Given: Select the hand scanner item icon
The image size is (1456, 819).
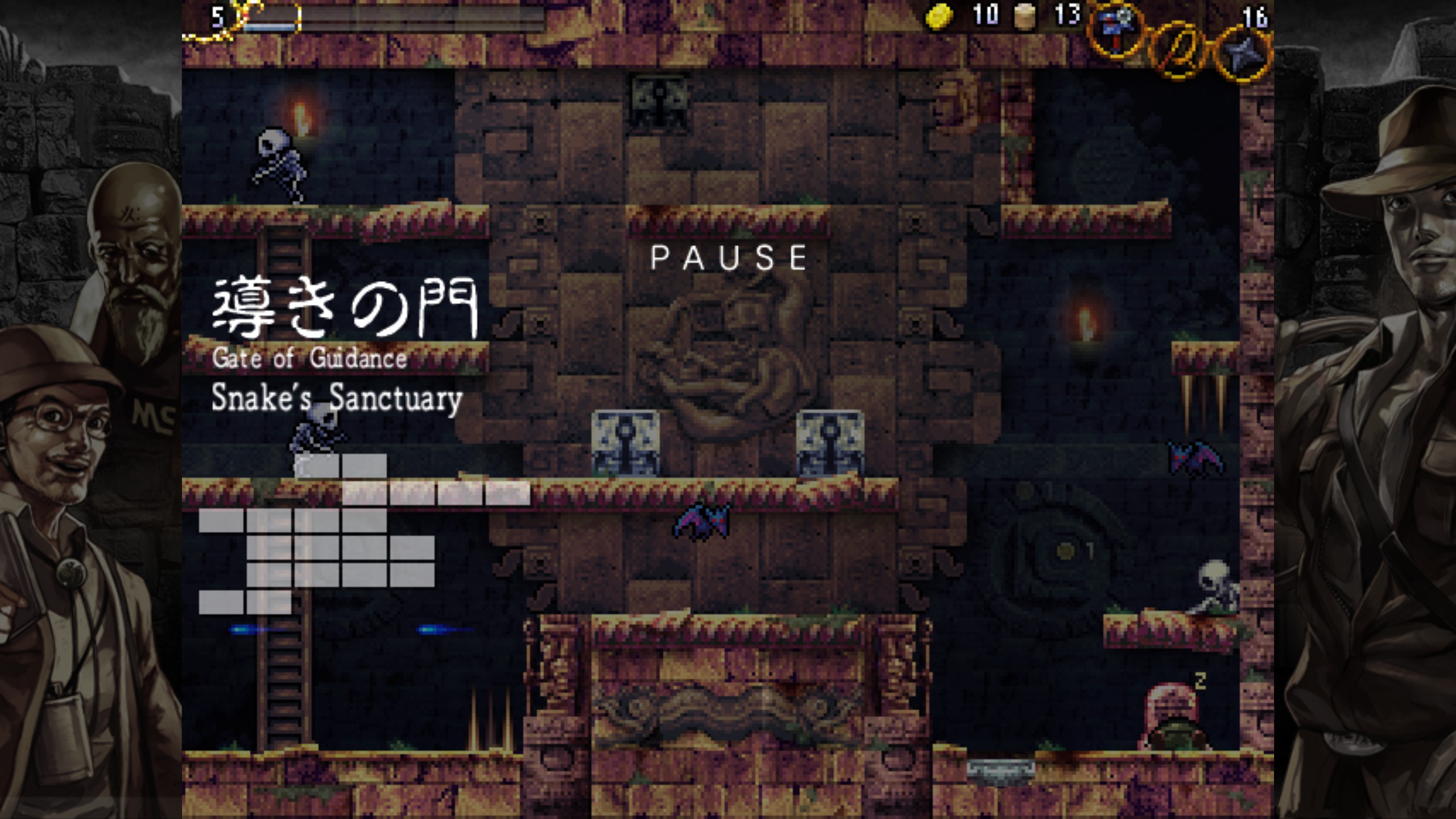Looking at the screenshot, I should [x=1115, y=30].
